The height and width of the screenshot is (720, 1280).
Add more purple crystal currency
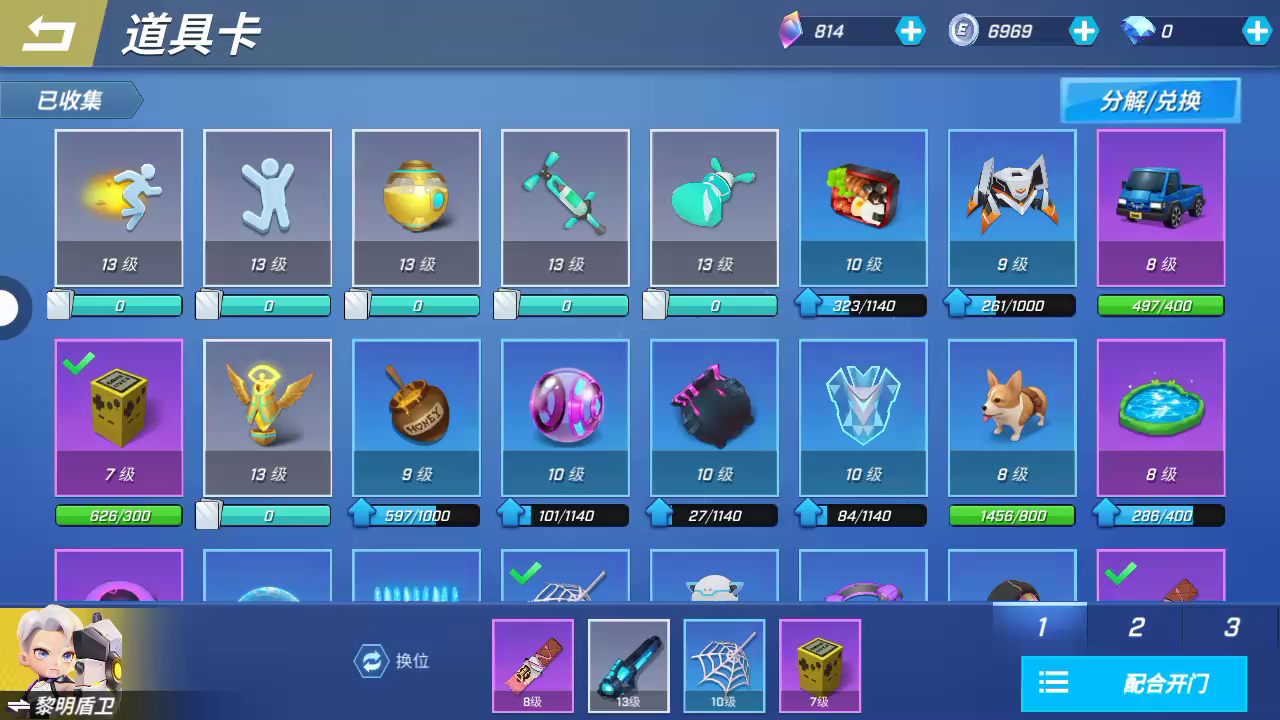(x=910, y=31)
